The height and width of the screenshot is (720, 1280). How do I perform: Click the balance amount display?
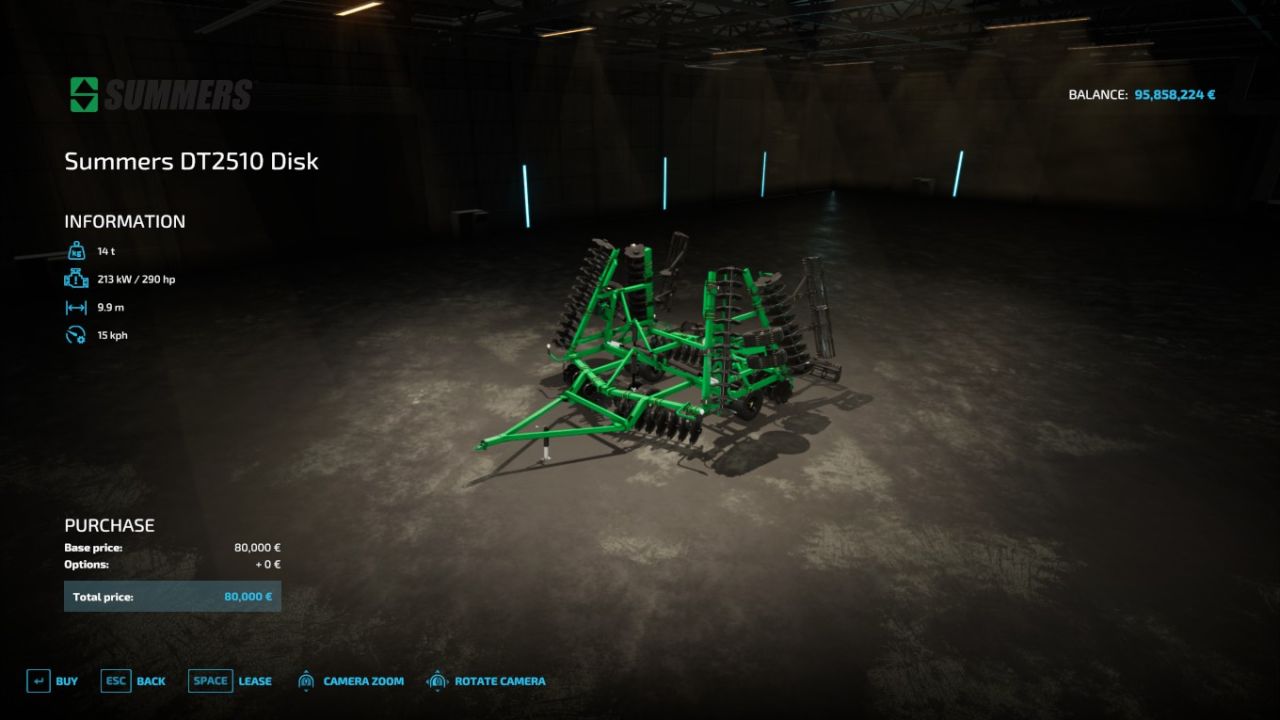tap(1177, 93)
